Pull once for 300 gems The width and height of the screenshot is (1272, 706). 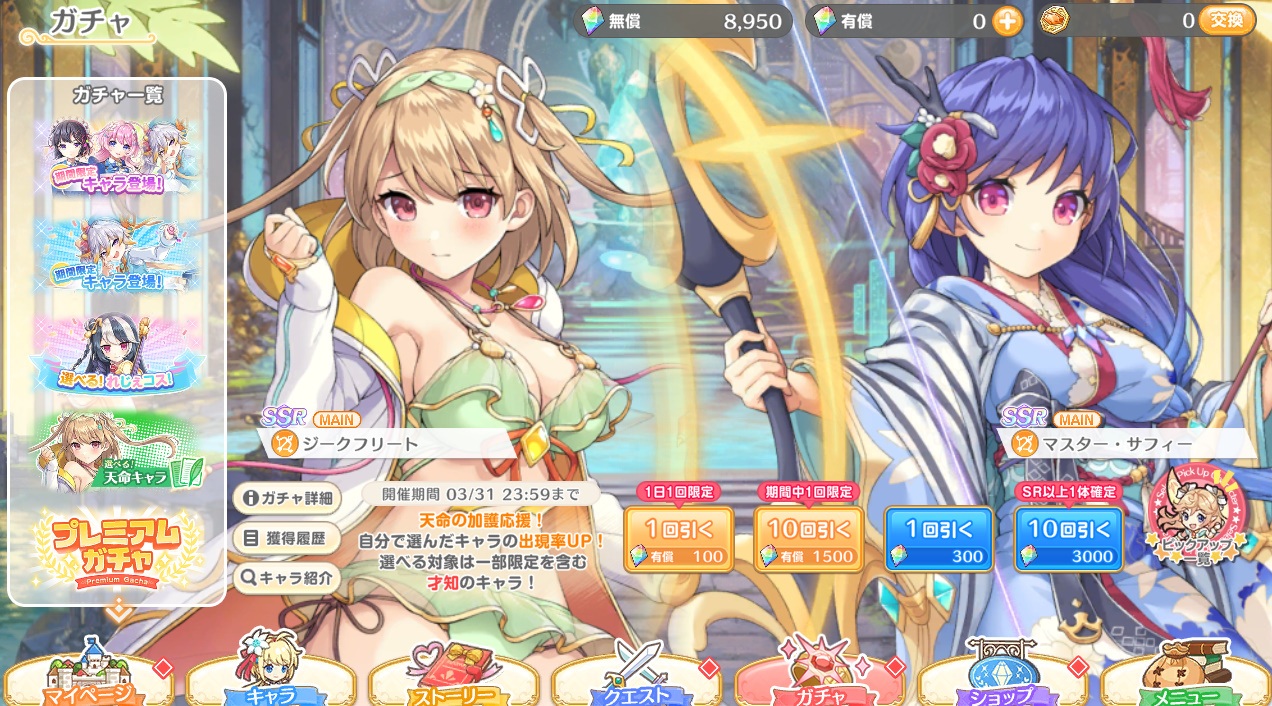(x=939, y=540)
